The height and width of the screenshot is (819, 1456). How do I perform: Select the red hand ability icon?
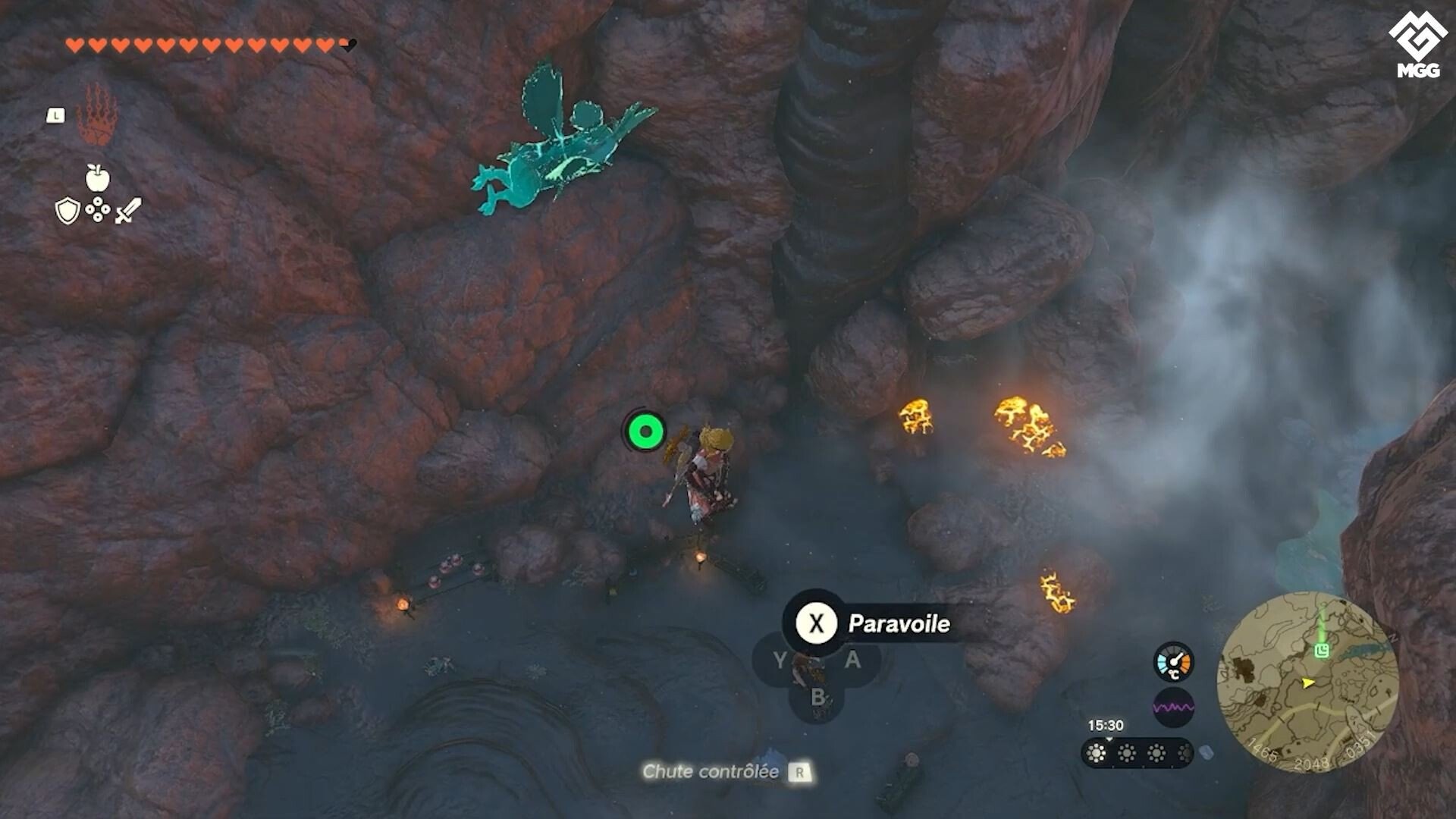[x=98, y=115]
